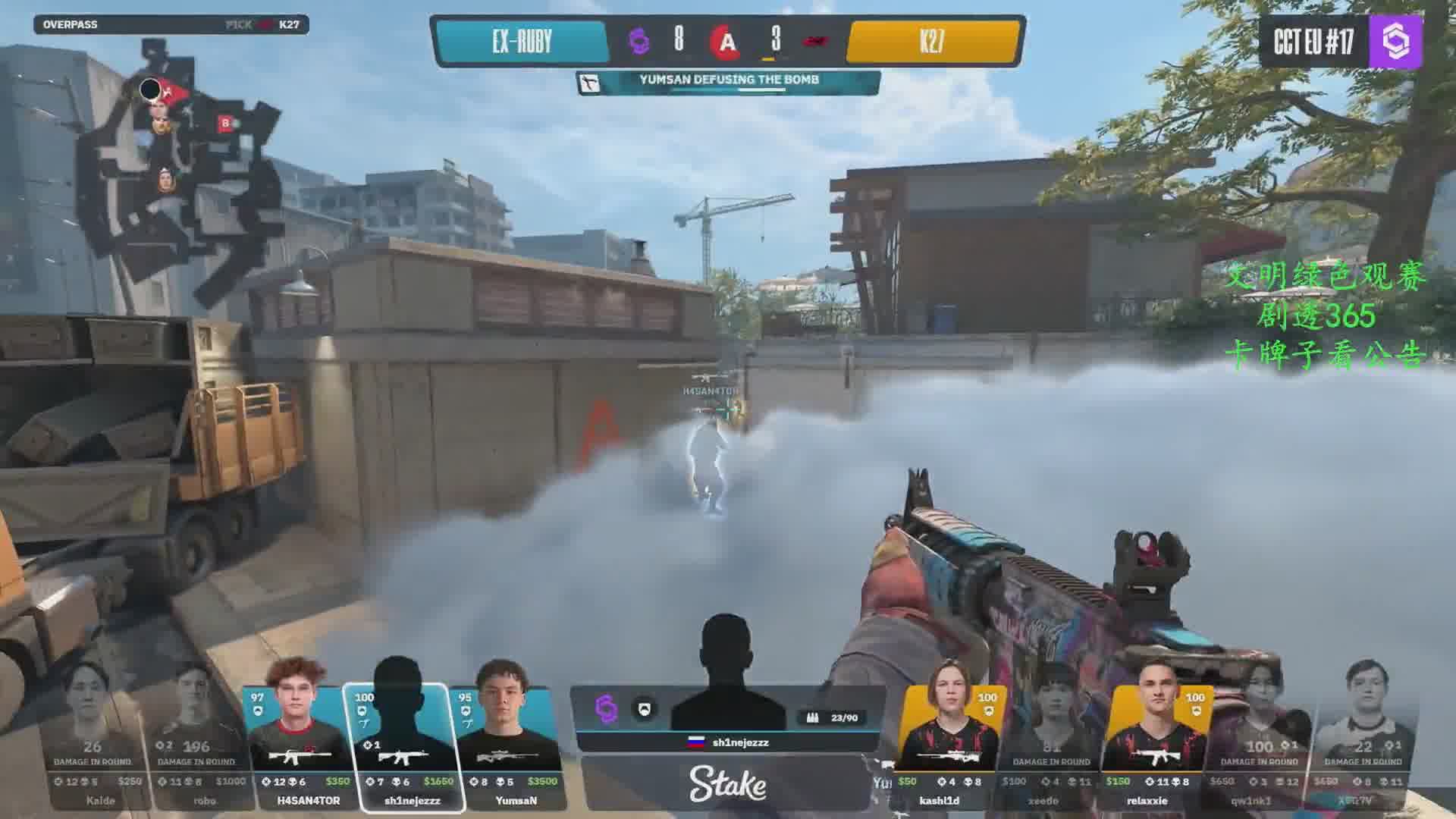
Task: Click the red A bombsite indicator in the scoreboard
Action: pyautogui.click(x=726, y=42)
